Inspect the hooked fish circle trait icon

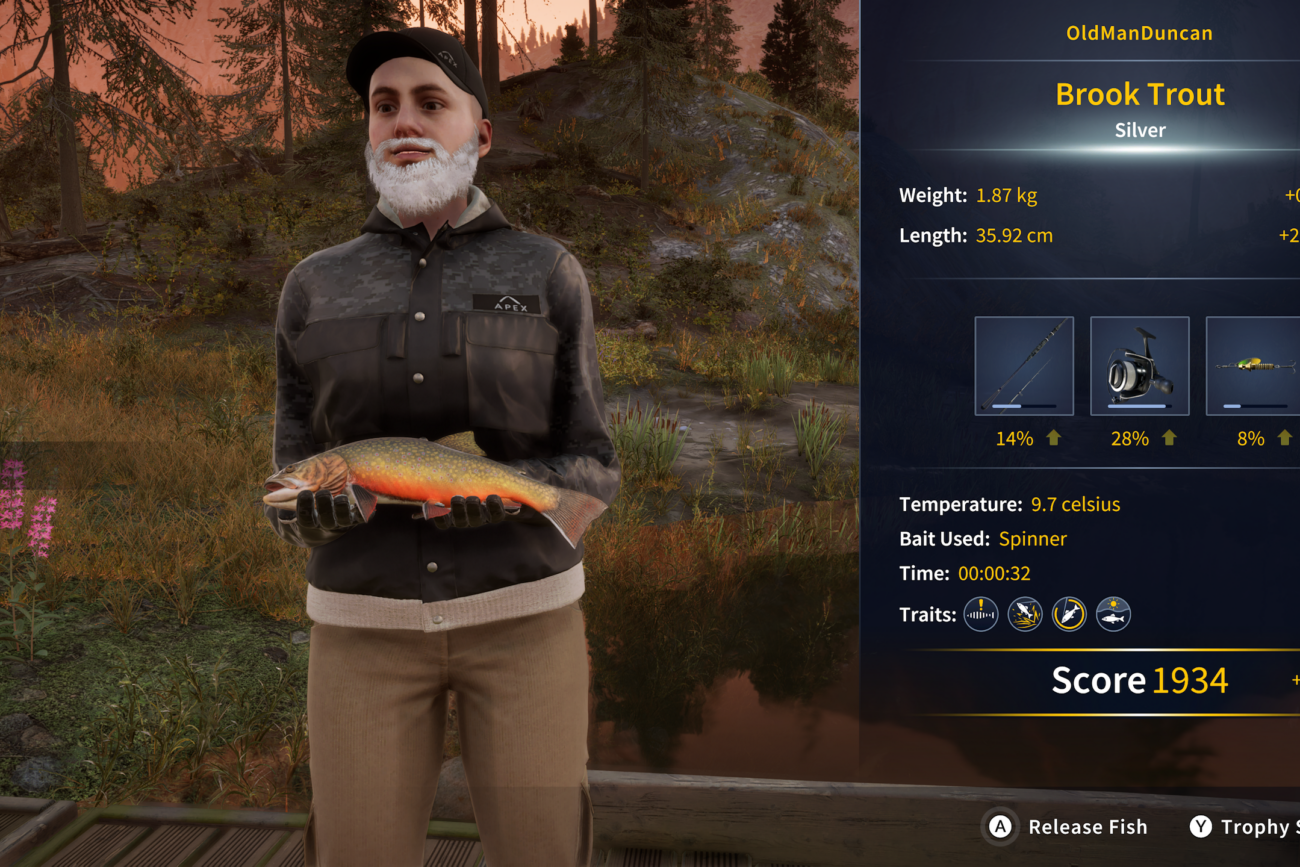[1069, 614]
